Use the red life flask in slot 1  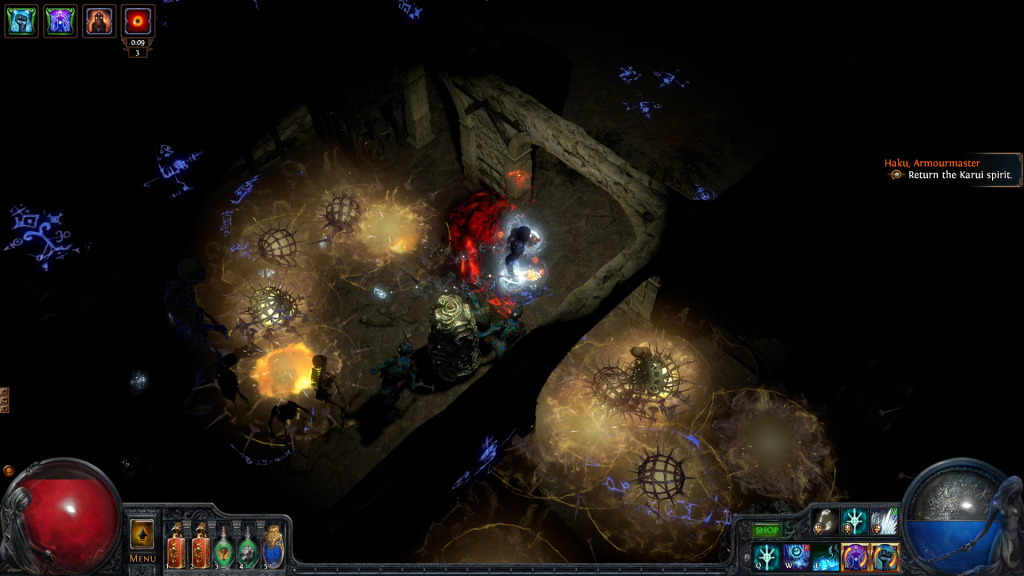[177, 546]
